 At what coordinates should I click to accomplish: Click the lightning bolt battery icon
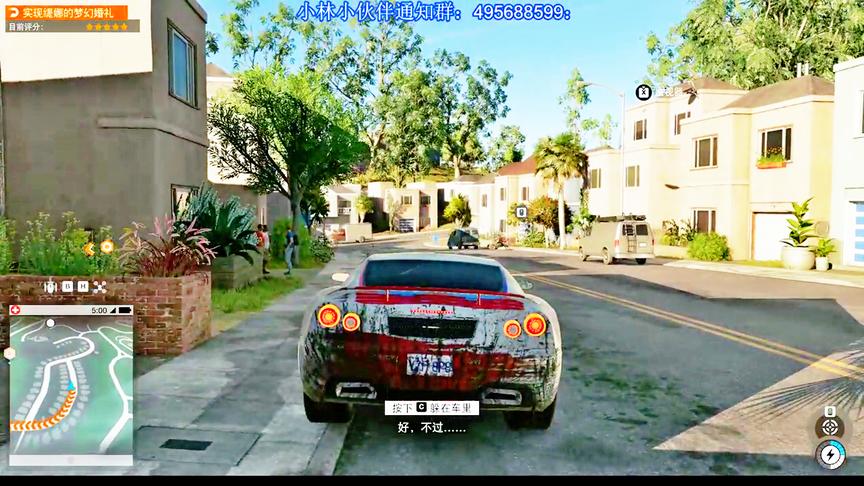click(x=830, y=455)
